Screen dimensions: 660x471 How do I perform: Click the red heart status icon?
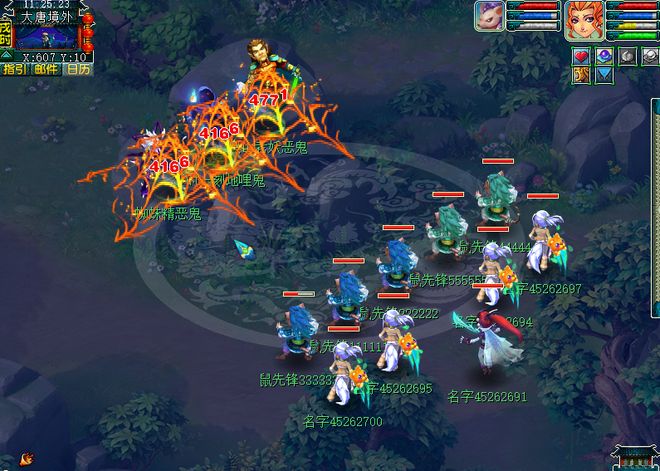tap(581, 56)
